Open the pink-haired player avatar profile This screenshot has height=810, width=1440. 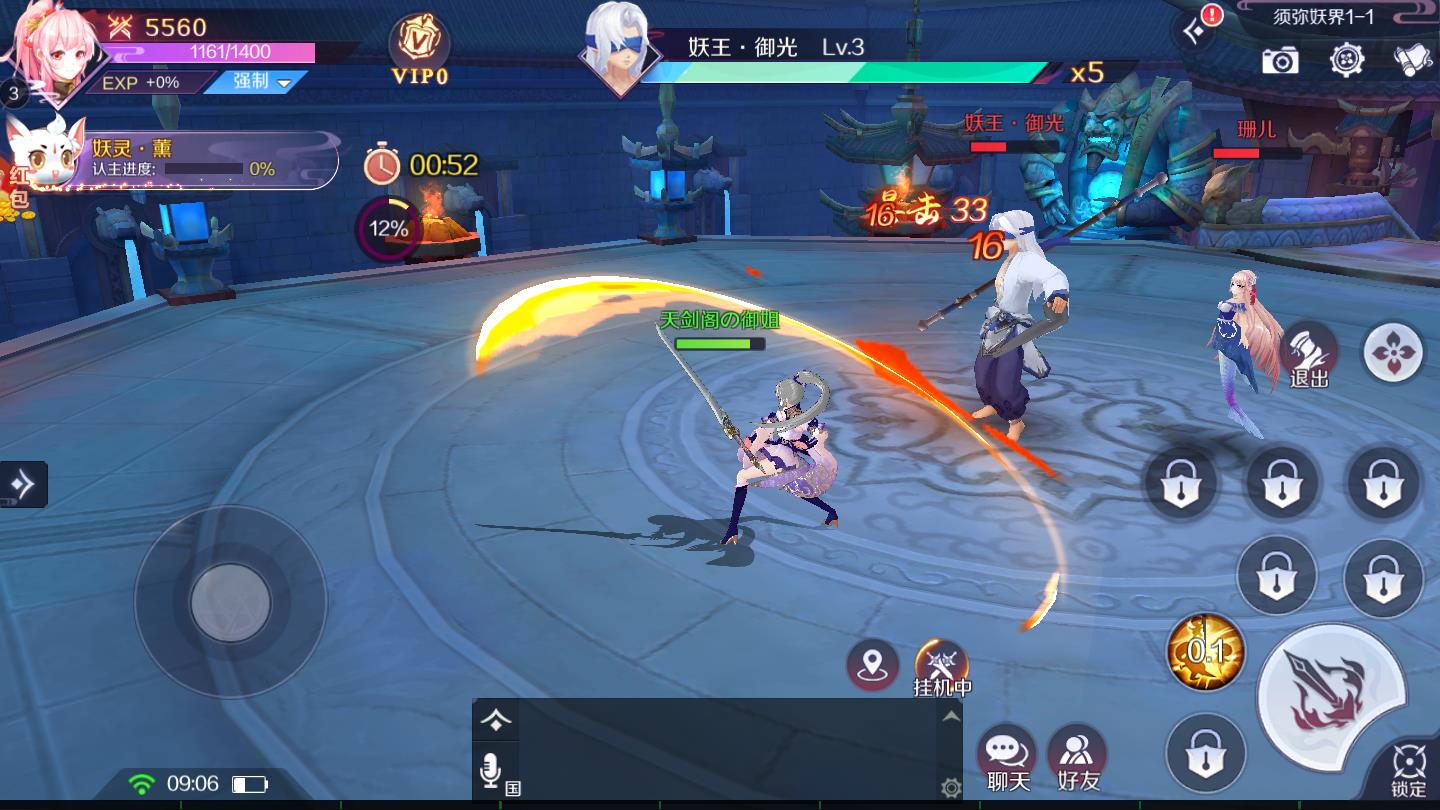[55, 52]
